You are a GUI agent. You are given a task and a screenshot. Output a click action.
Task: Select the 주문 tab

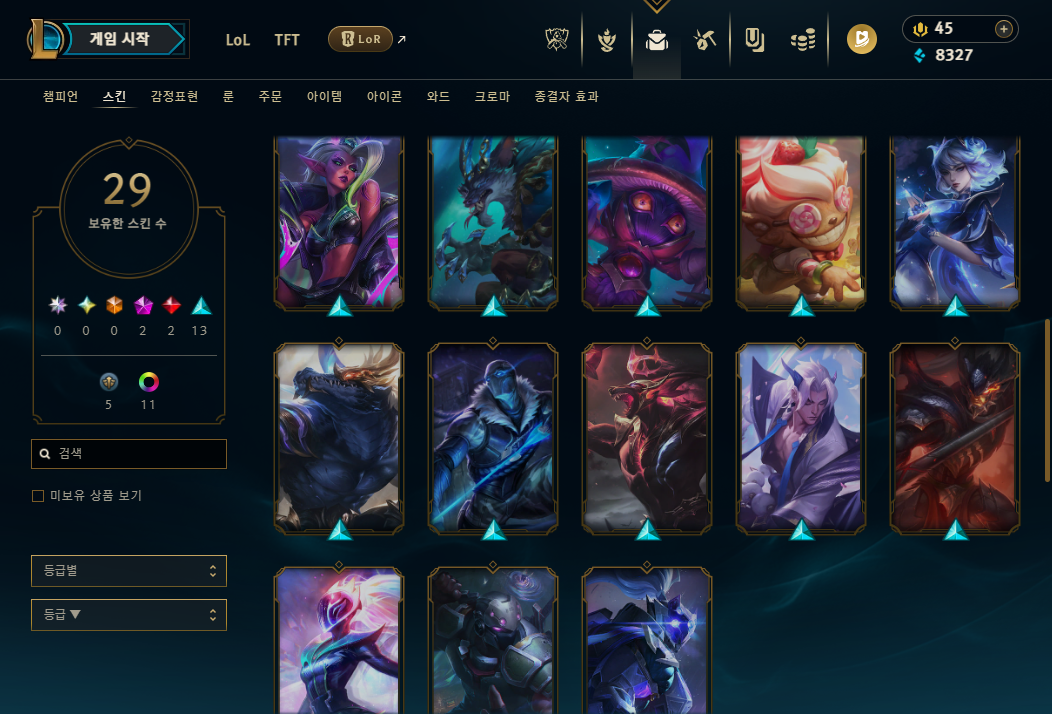[270, 97]
